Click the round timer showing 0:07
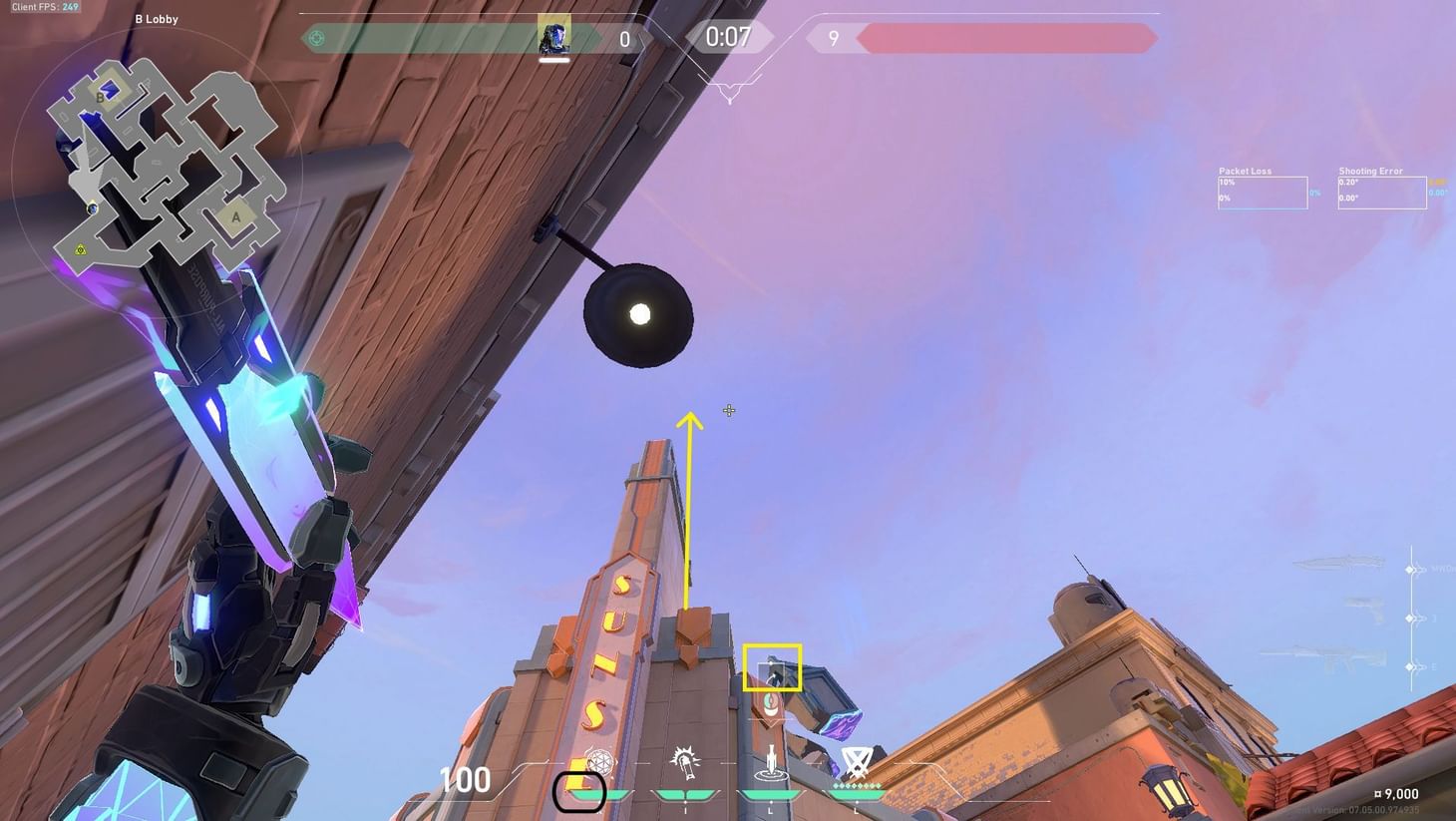 [729, 37]
